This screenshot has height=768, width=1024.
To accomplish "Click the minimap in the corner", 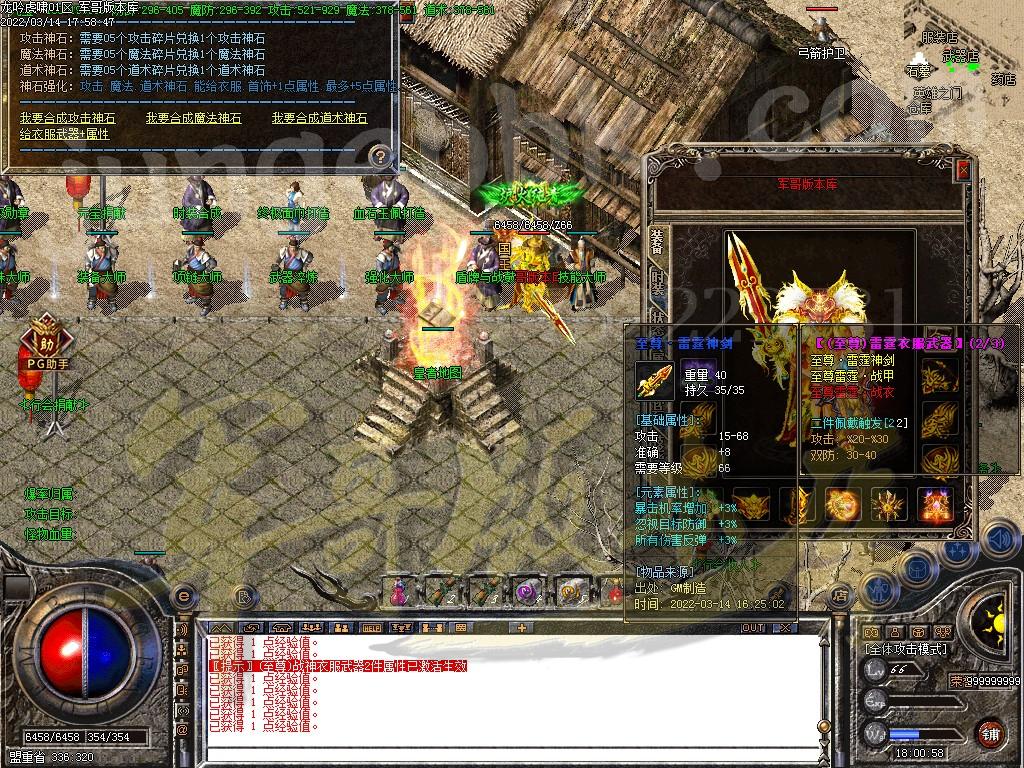I will tap(962, 60).
